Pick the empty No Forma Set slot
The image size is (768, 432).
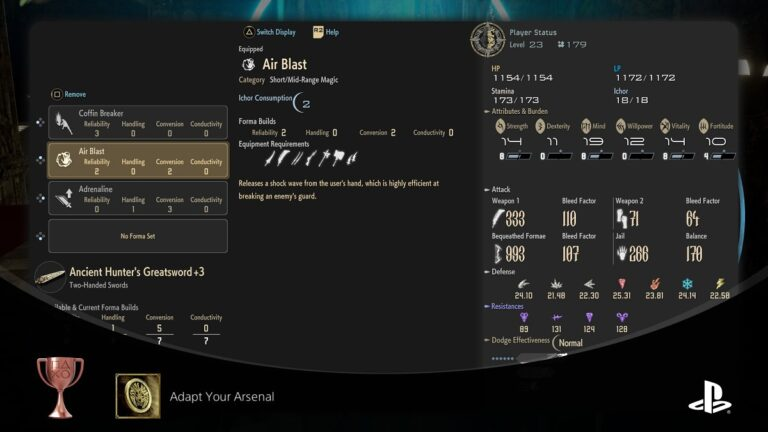click(x=138, y=236)
